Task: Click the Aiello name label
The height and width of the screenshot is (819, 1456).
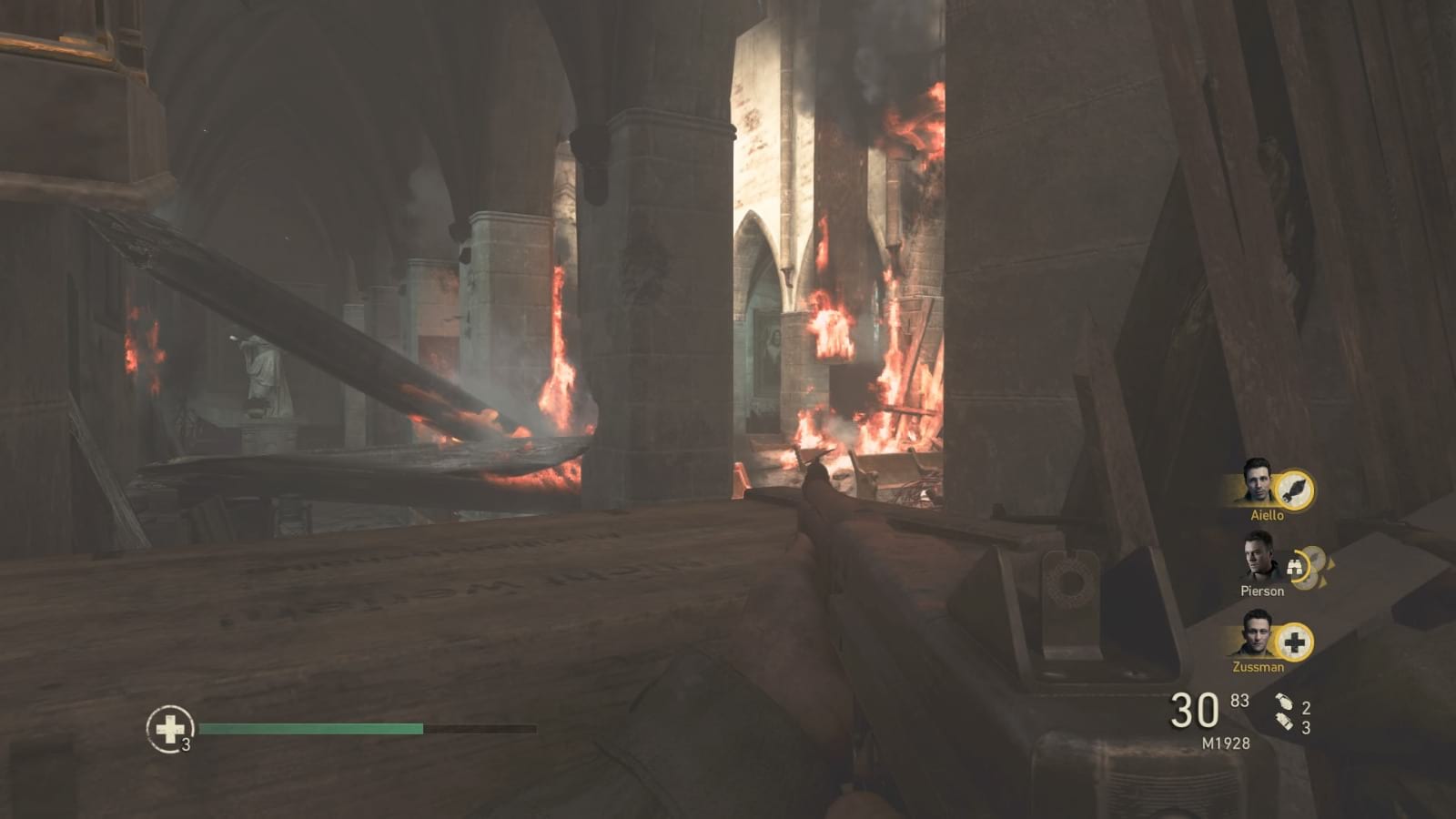Action: point(1268,515)
